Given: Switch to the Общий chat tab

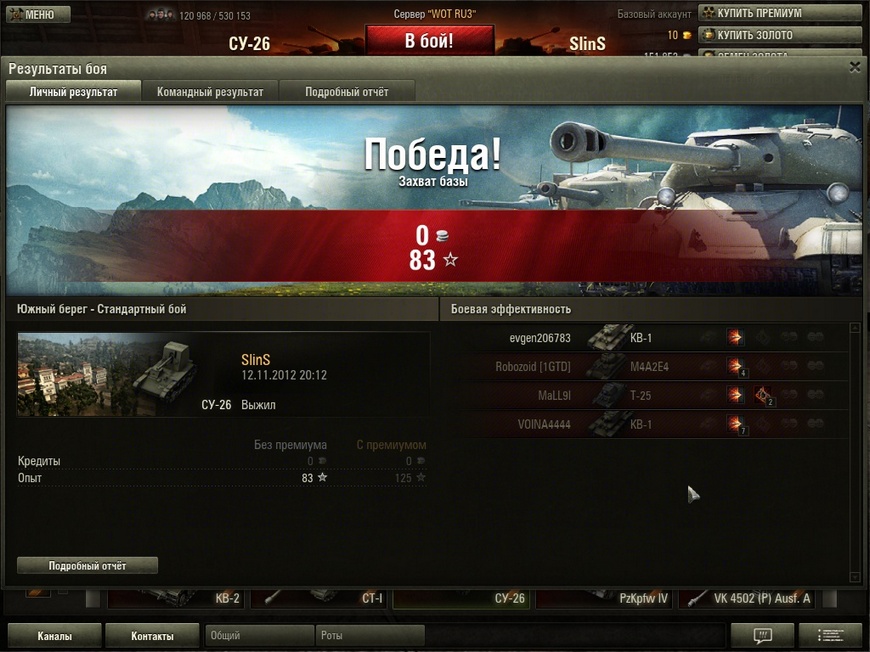Looking at the screenshot, I should pos(258,635).
